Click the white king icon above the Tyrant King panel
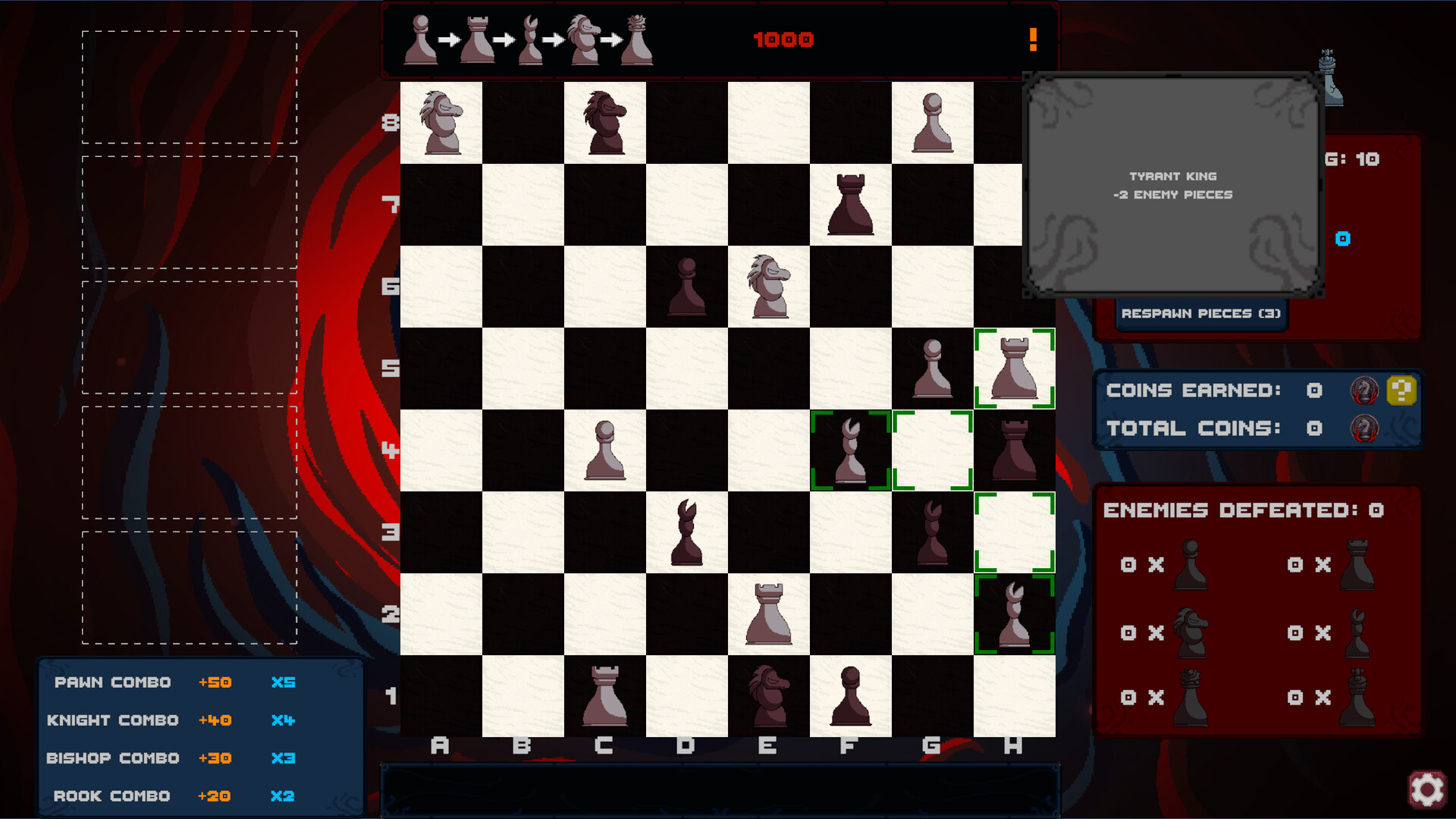This screenshot has height=819, width=1456. pyautogui.click(x=1329, y=76)
